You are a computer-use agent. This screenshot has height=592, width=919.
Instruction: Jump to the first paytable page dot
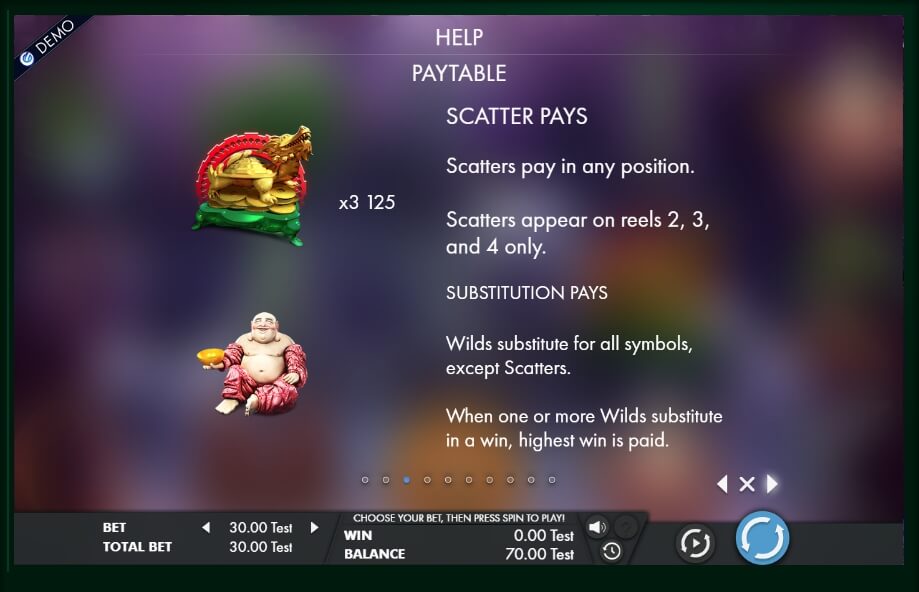[x=365, y=480]
